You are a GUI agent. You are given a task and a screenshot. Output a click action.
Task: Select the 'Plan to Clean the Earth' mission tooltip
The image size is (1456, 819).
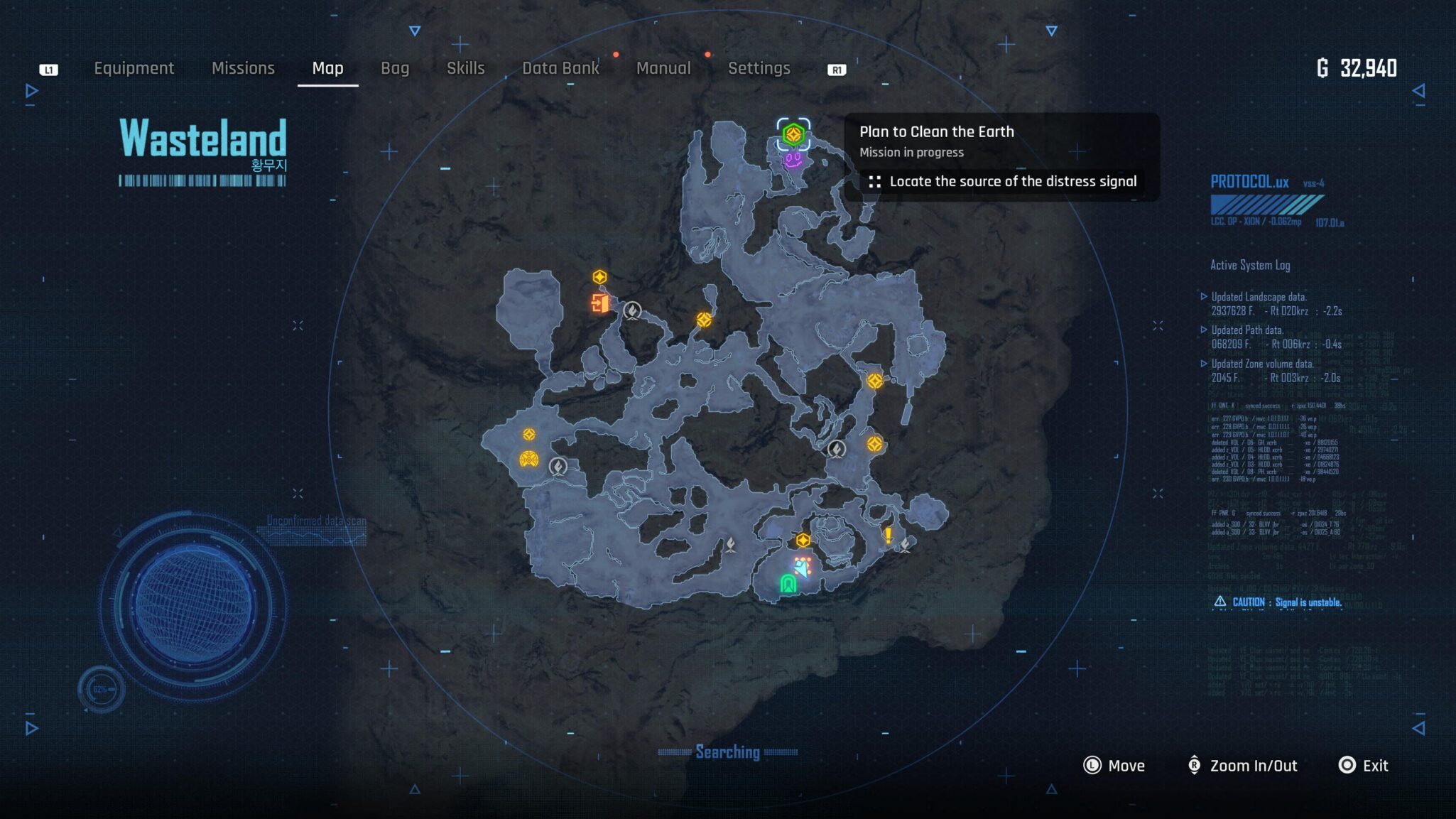1001,157
